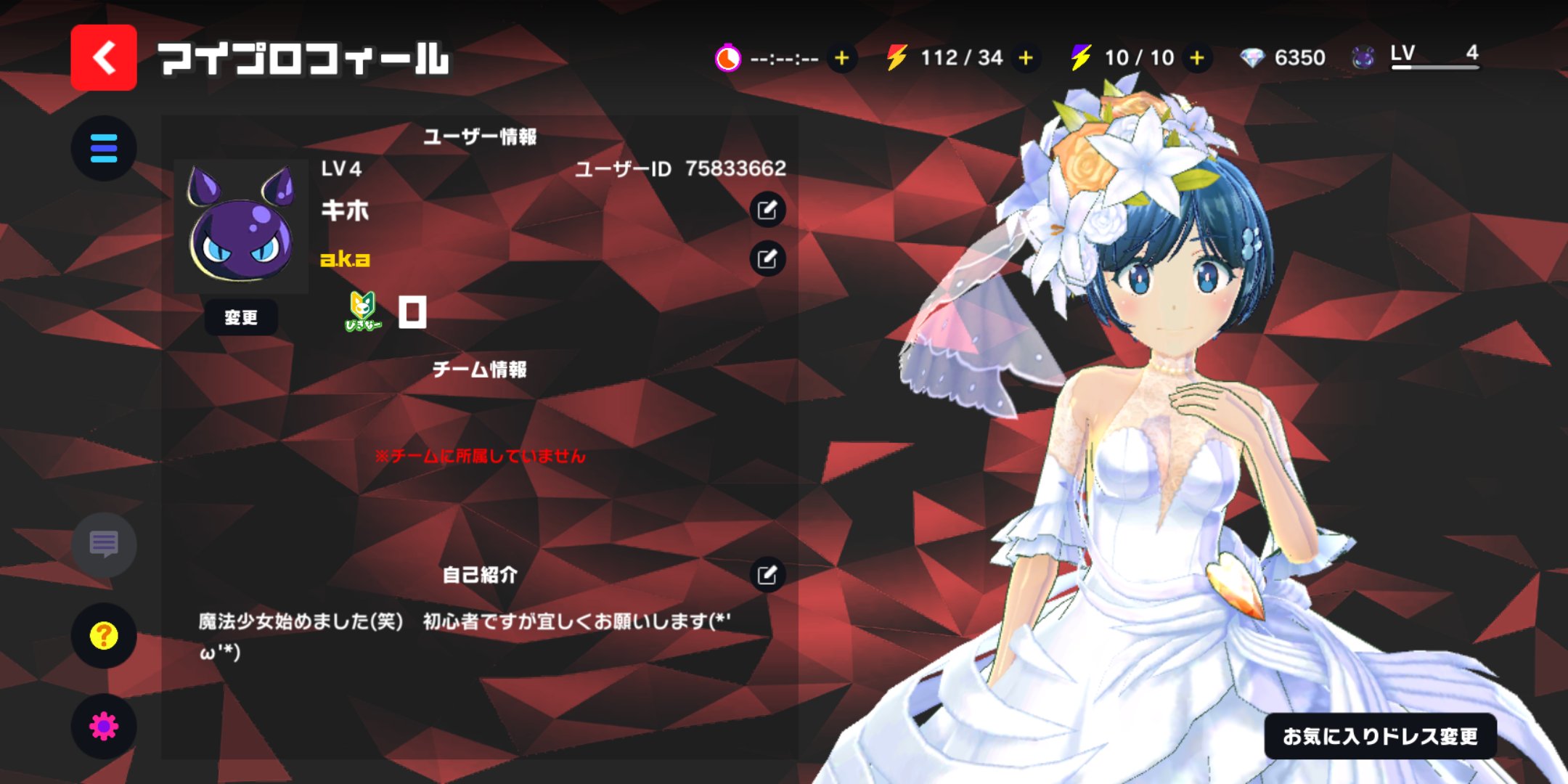Edit the a.k.a nickname with pencil icon
The height and width of the screenshot is (784, 1568).
(766, 259)
